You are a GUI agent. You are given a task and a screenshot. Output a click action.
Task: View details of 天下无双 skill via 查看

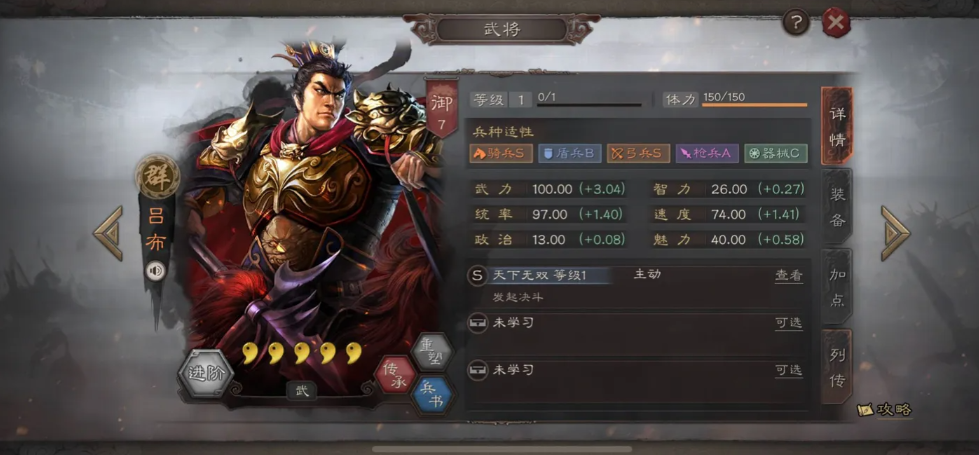(x=788, y=276)
